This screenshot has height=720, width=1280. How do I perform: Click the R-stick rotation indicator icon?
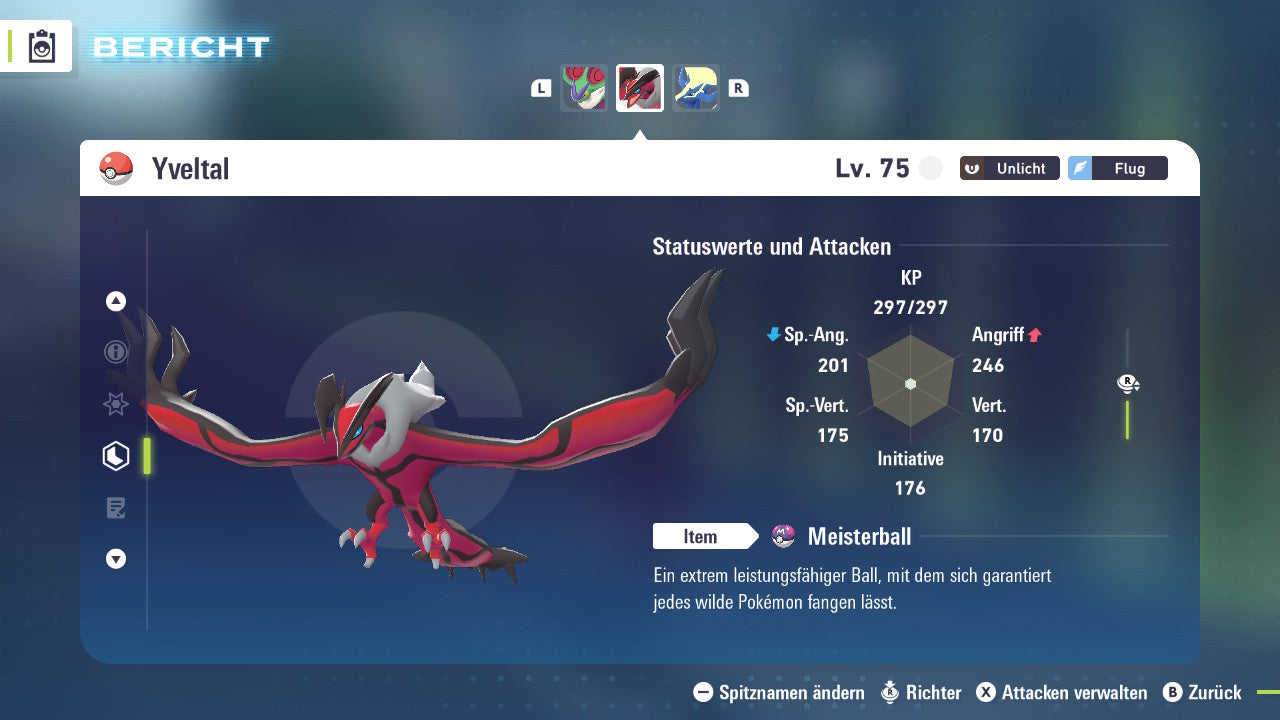[1127, 383]
